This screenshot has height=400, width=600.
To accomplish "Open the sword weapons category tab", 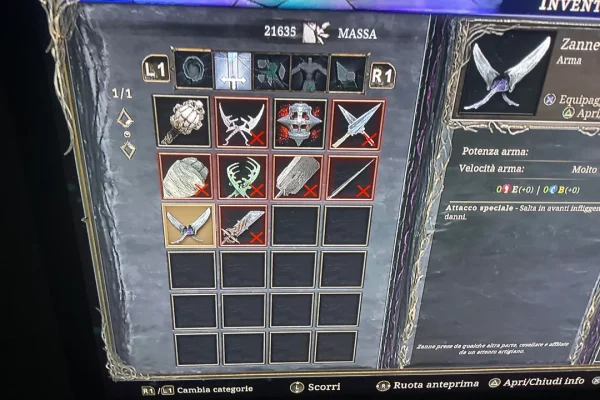I will coord(233,70).
